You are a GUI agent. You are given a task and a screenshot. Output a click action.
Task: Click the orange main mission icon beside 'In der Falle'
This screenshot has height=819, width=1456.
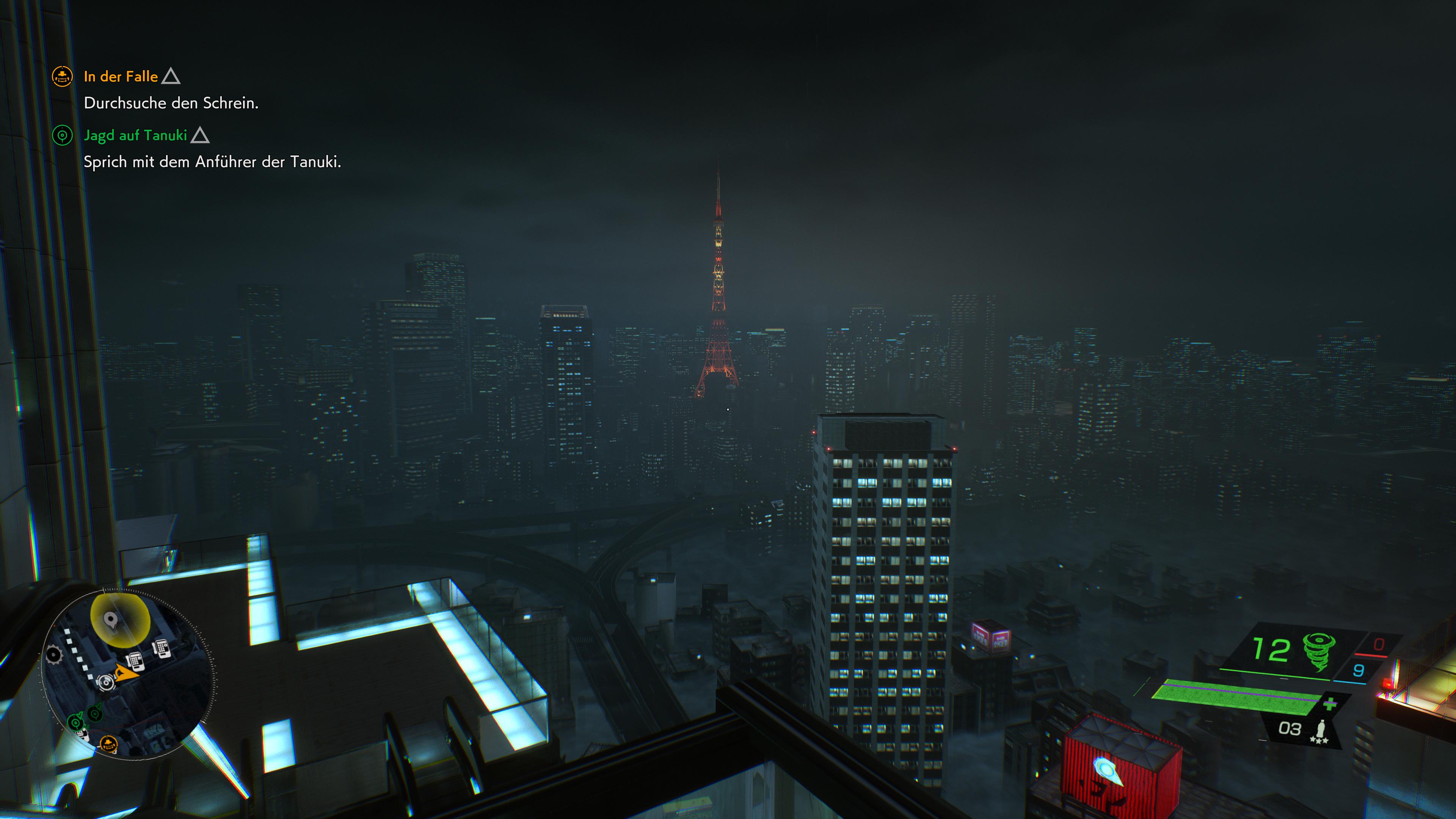[62, 76]
